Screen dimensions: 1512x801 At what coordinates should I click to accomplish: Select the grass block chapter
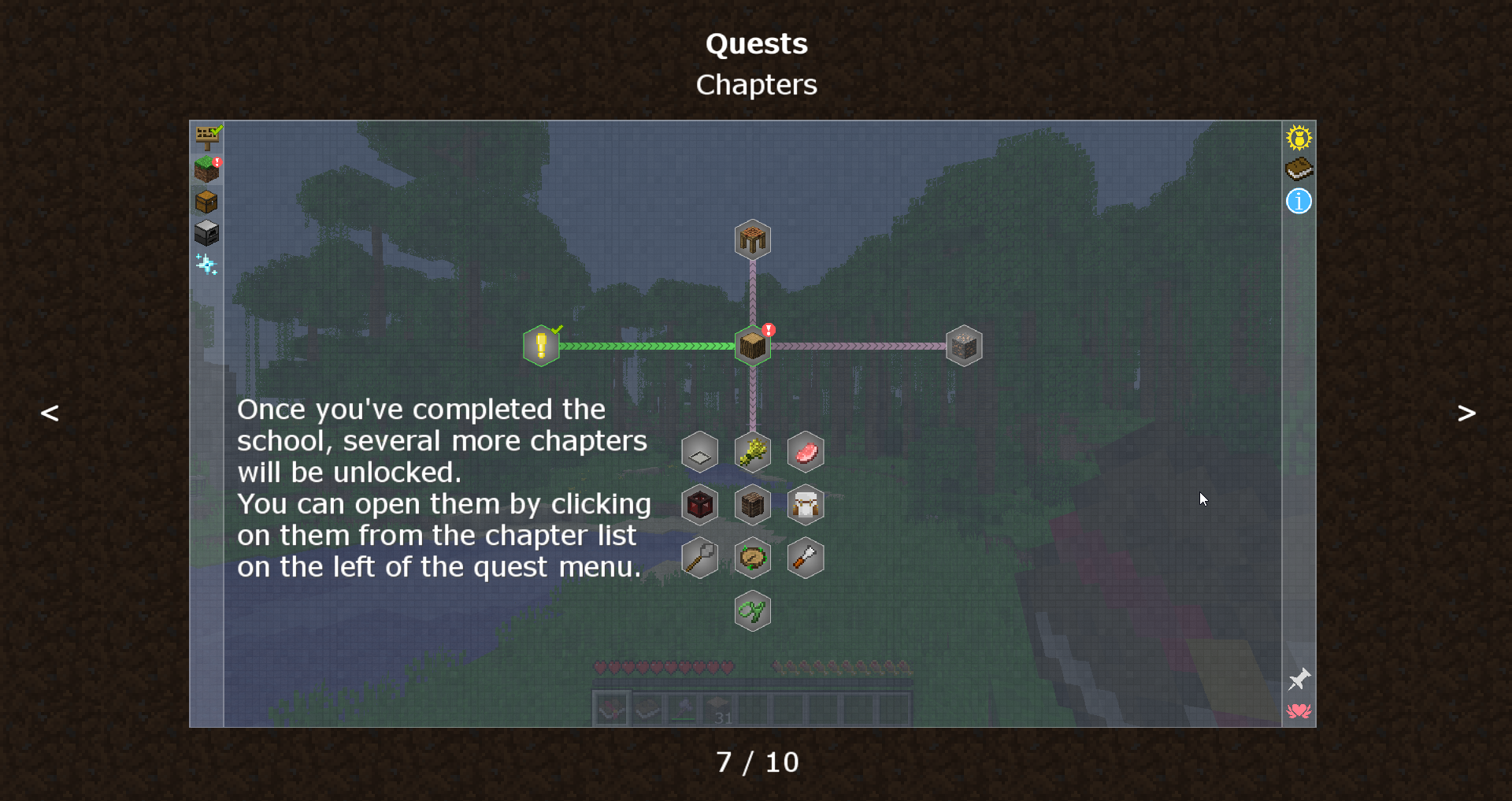tap(207, 169)
